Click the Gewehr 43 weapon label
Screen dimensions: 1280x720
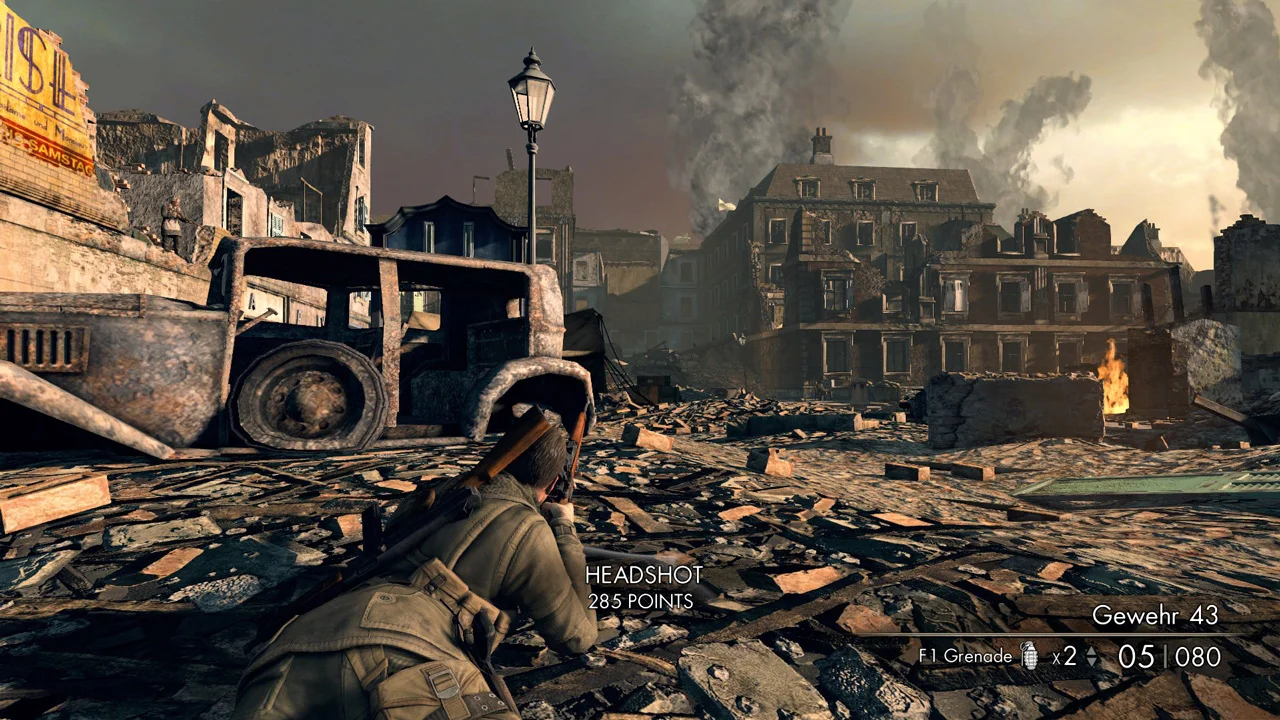(1155, 615)
